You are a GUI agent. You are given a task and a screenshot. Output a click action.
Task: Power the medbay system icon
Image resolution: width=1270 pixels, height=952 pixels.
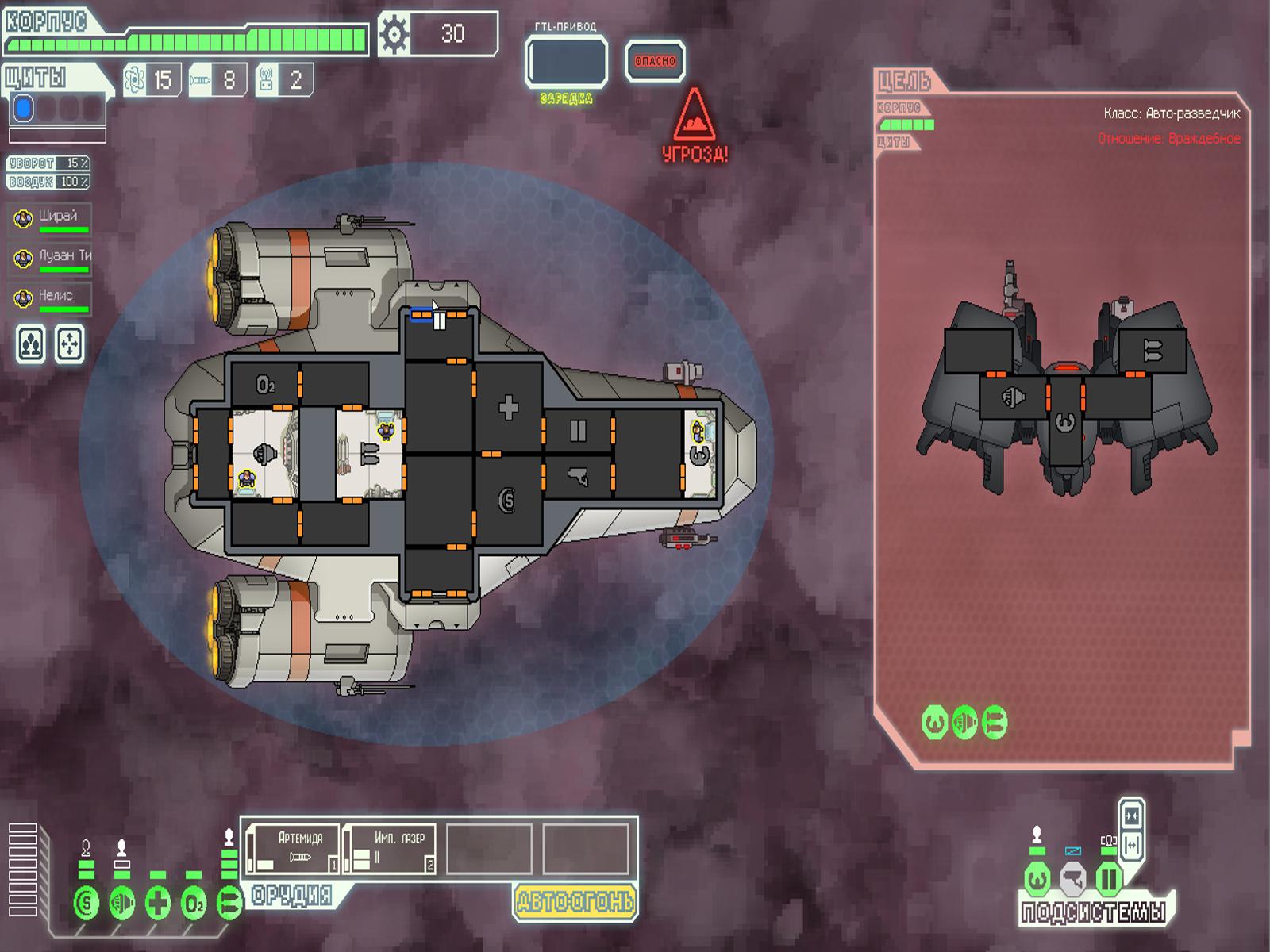tap(158, 903)
